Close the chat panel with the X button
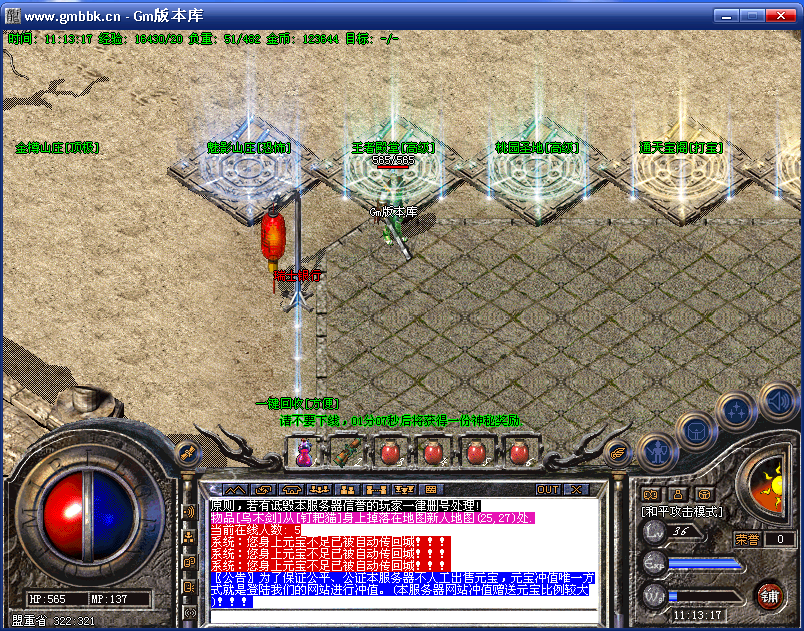804x631 pixels. (x=576, y=489)
